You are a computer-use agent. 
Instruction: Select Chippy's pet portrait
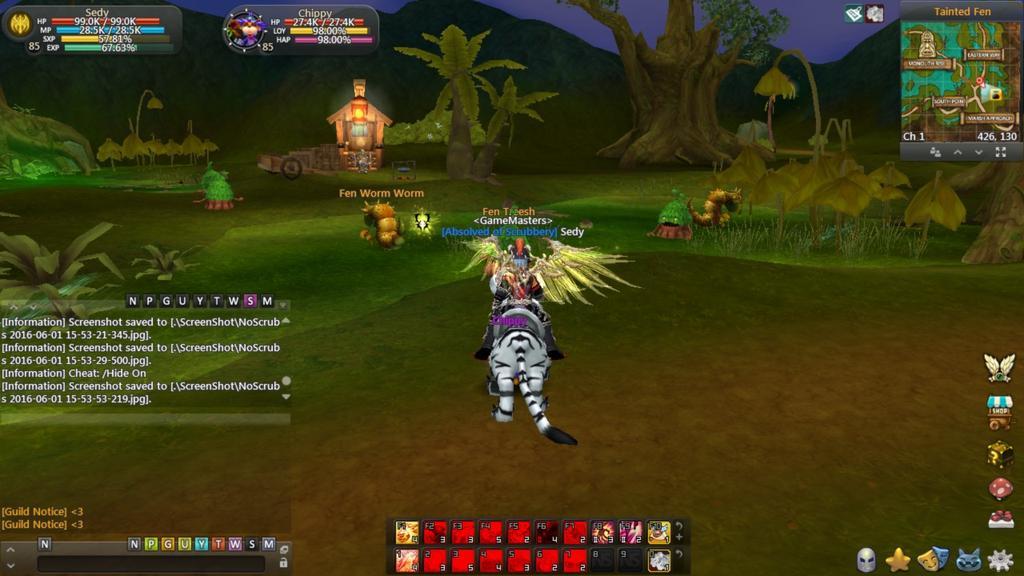(x=244, y=28)
